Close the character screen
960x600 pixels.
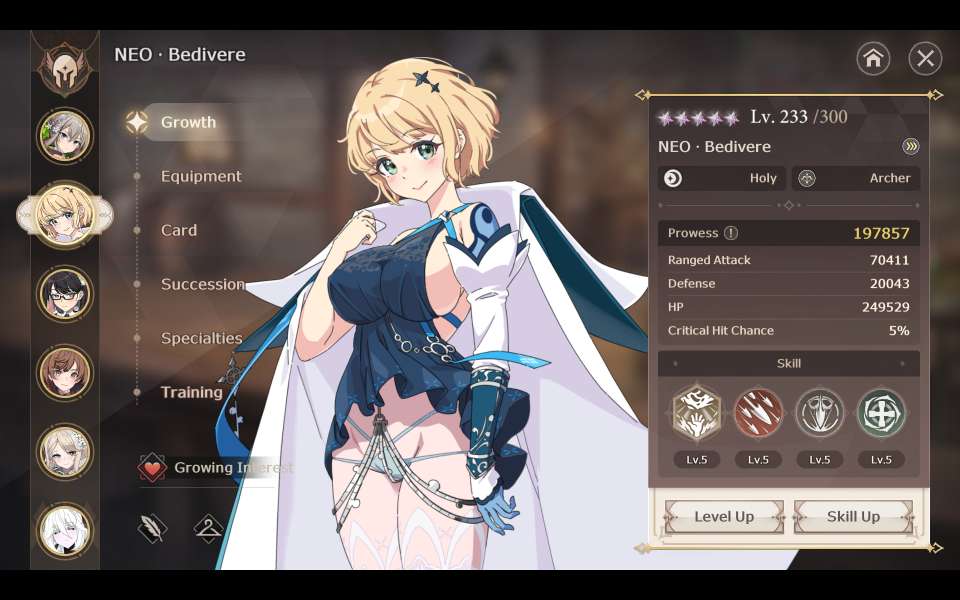click(x=925, y=59)
